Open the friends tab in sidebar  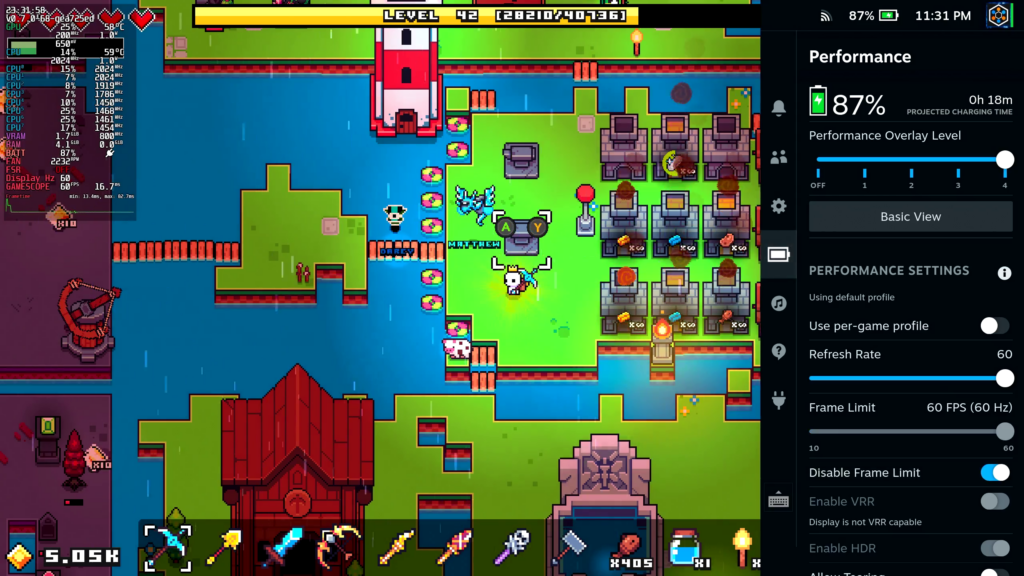tap(779, 156)
